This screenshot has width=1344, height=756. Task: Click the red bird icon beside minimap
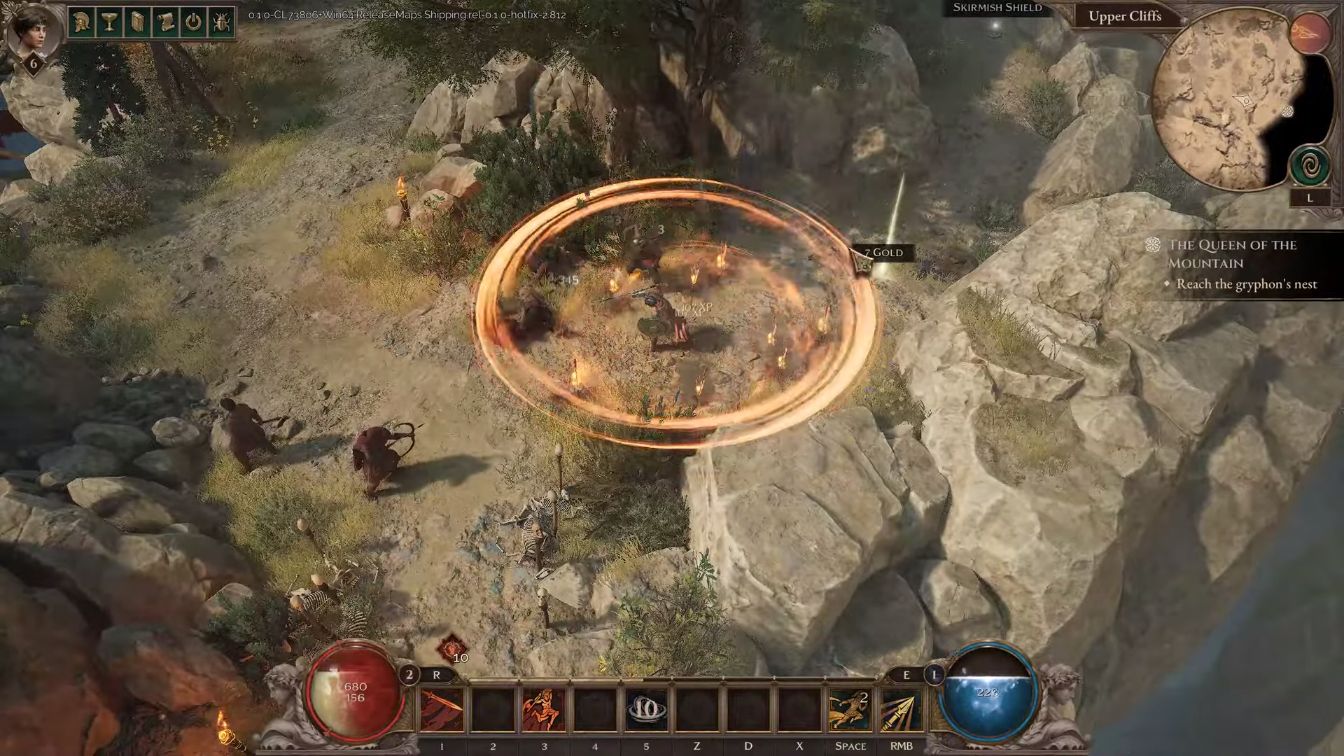[x=1309, y=33]
